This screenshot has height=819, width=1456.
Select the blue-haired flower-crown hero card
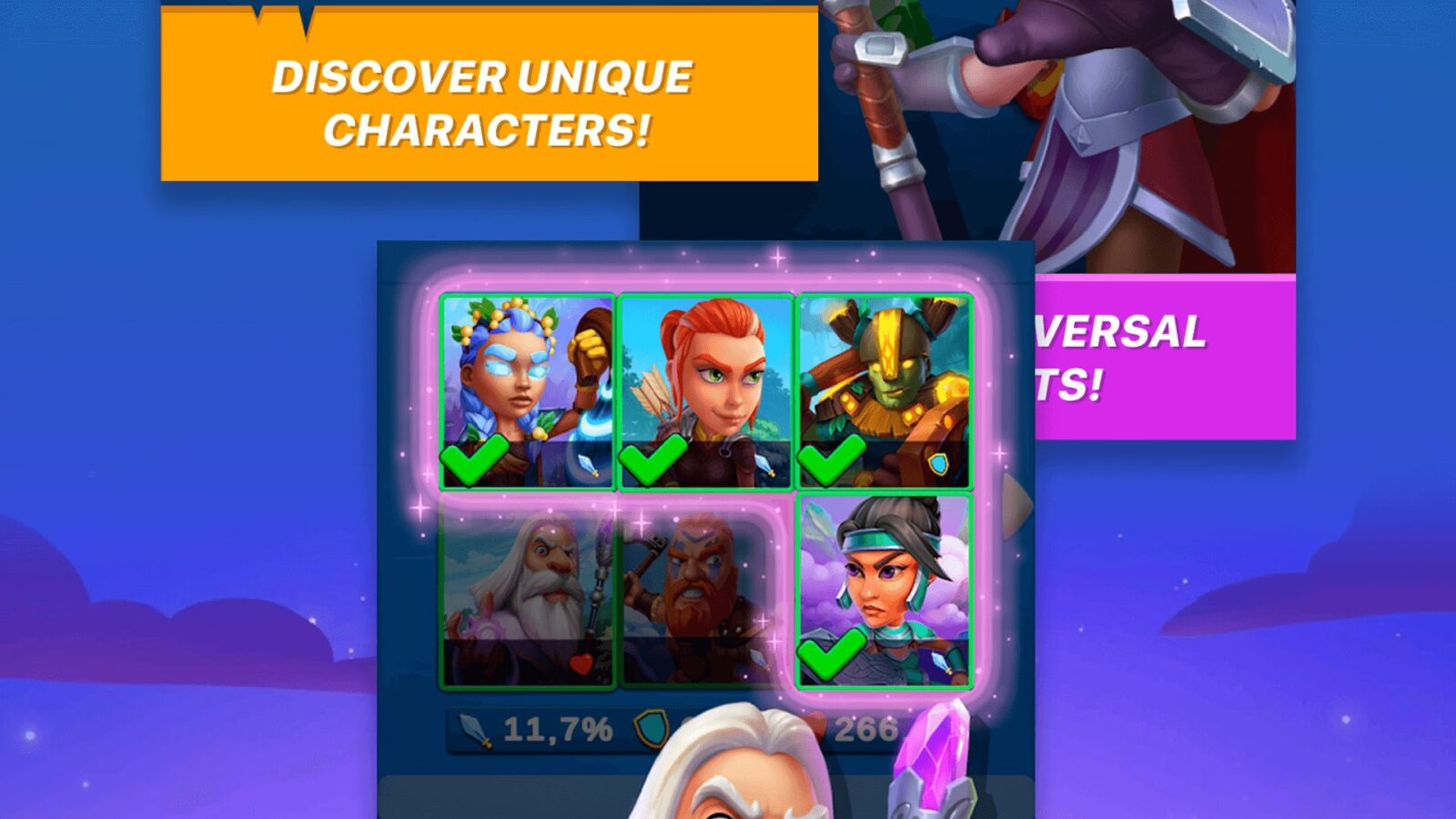pos(528,391)
